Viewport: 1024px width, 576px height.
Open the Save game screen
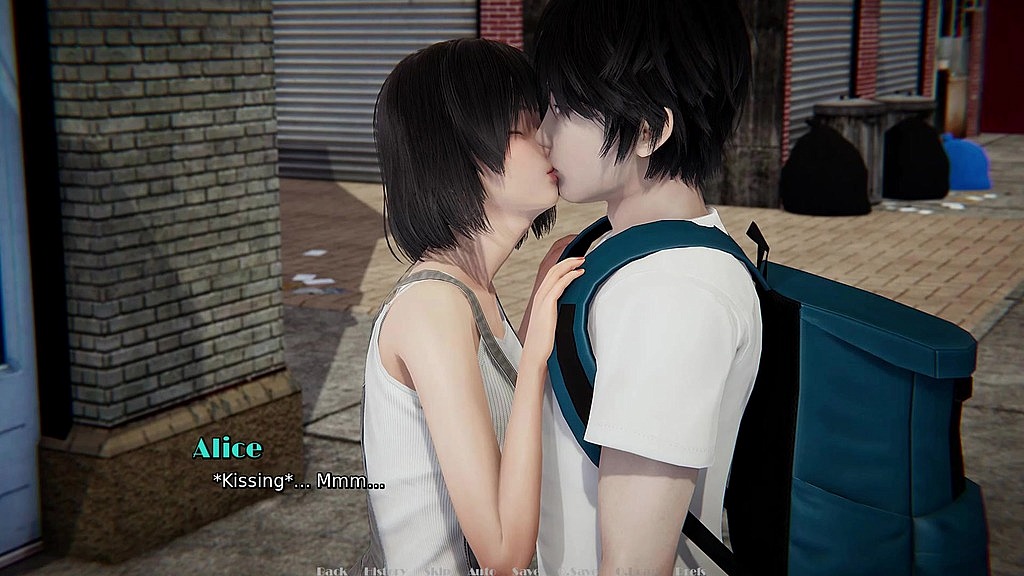click(526, 571)
